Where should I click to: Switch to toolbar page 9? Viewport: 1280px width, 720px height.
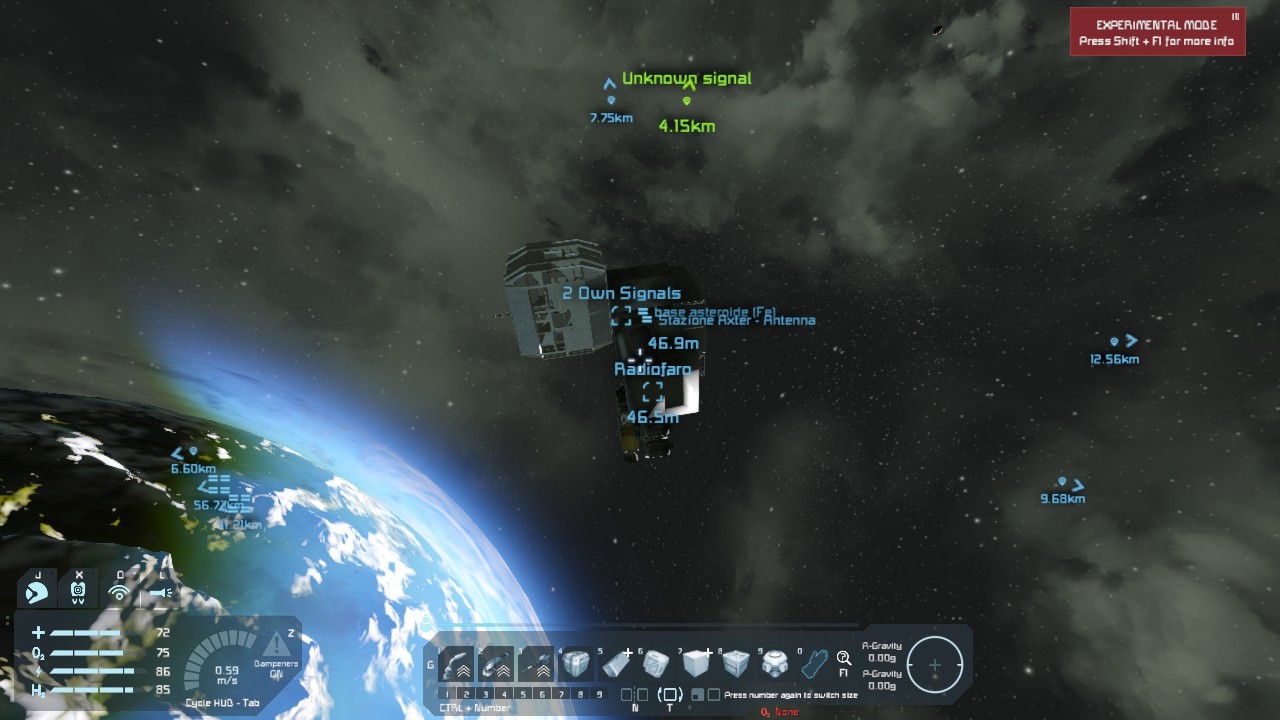pyautogui.click(x=599, y=694)
